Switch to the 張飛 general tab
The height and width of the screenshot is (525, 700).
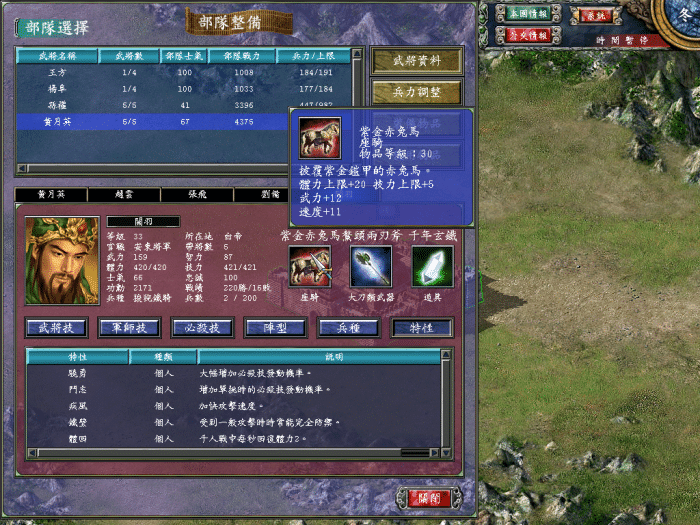pos(197,195)
